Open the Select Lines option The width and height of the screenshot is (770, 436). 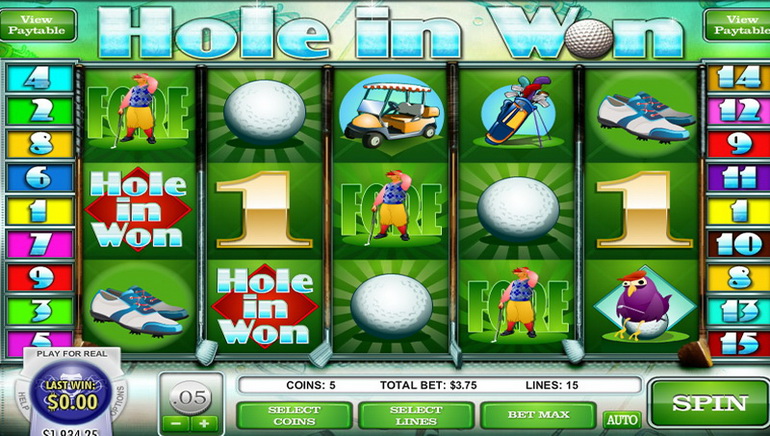415,414
